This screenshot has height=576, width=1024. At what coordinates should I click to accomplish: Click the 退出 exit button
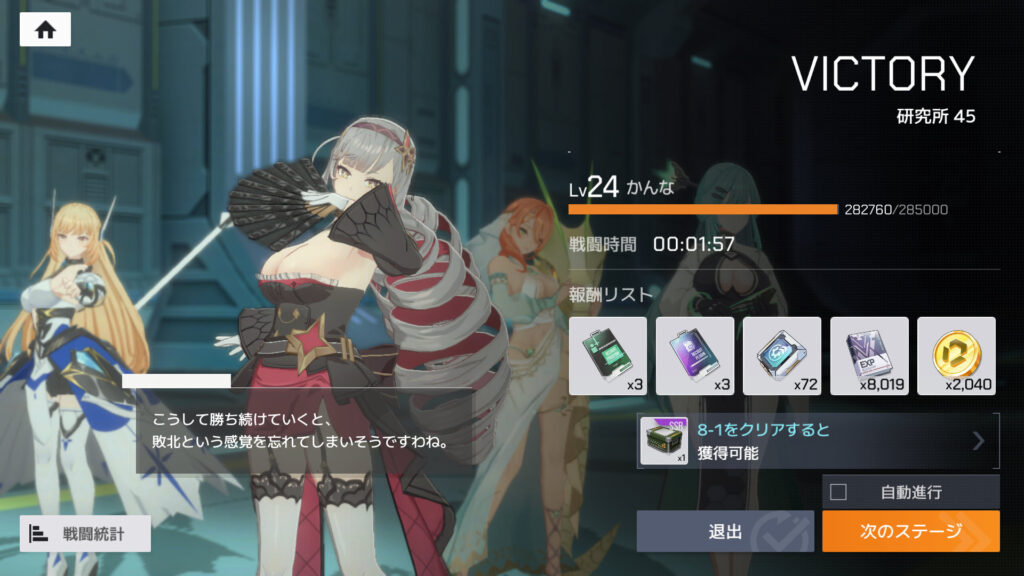725,531
